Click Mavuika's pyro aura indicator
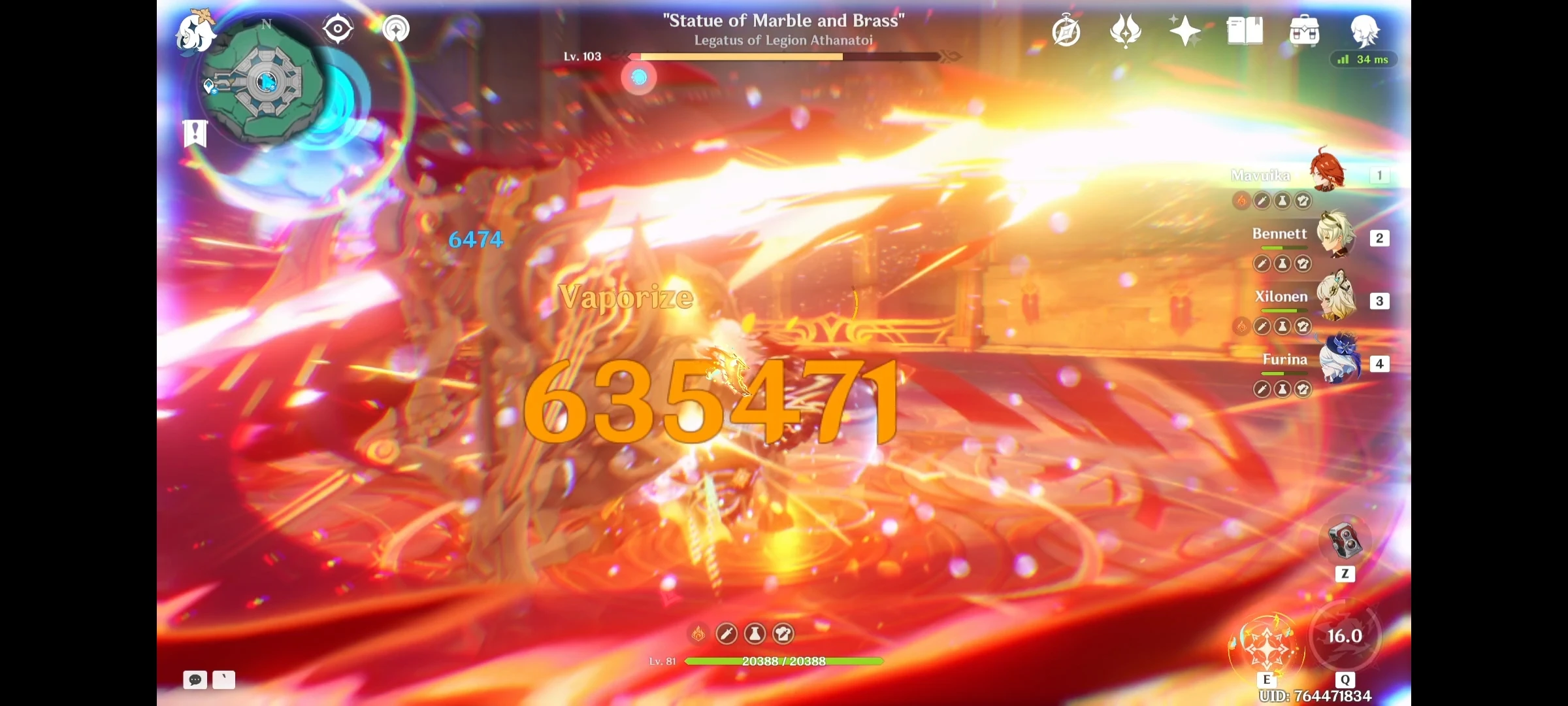The height and width of the screenshot is (706, 1568). 1241,201
